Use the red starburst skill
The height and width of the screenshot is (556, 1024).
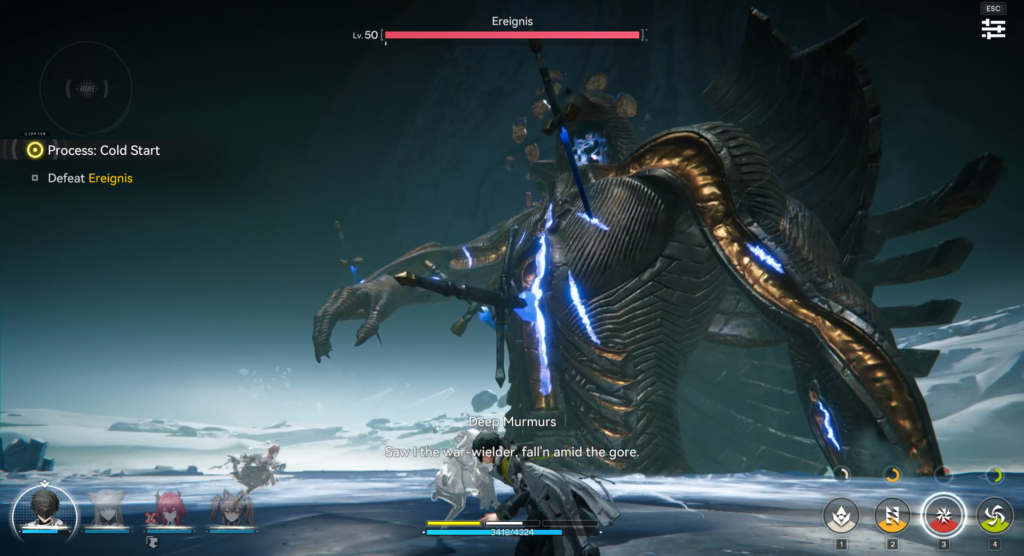tap(943, 516)
